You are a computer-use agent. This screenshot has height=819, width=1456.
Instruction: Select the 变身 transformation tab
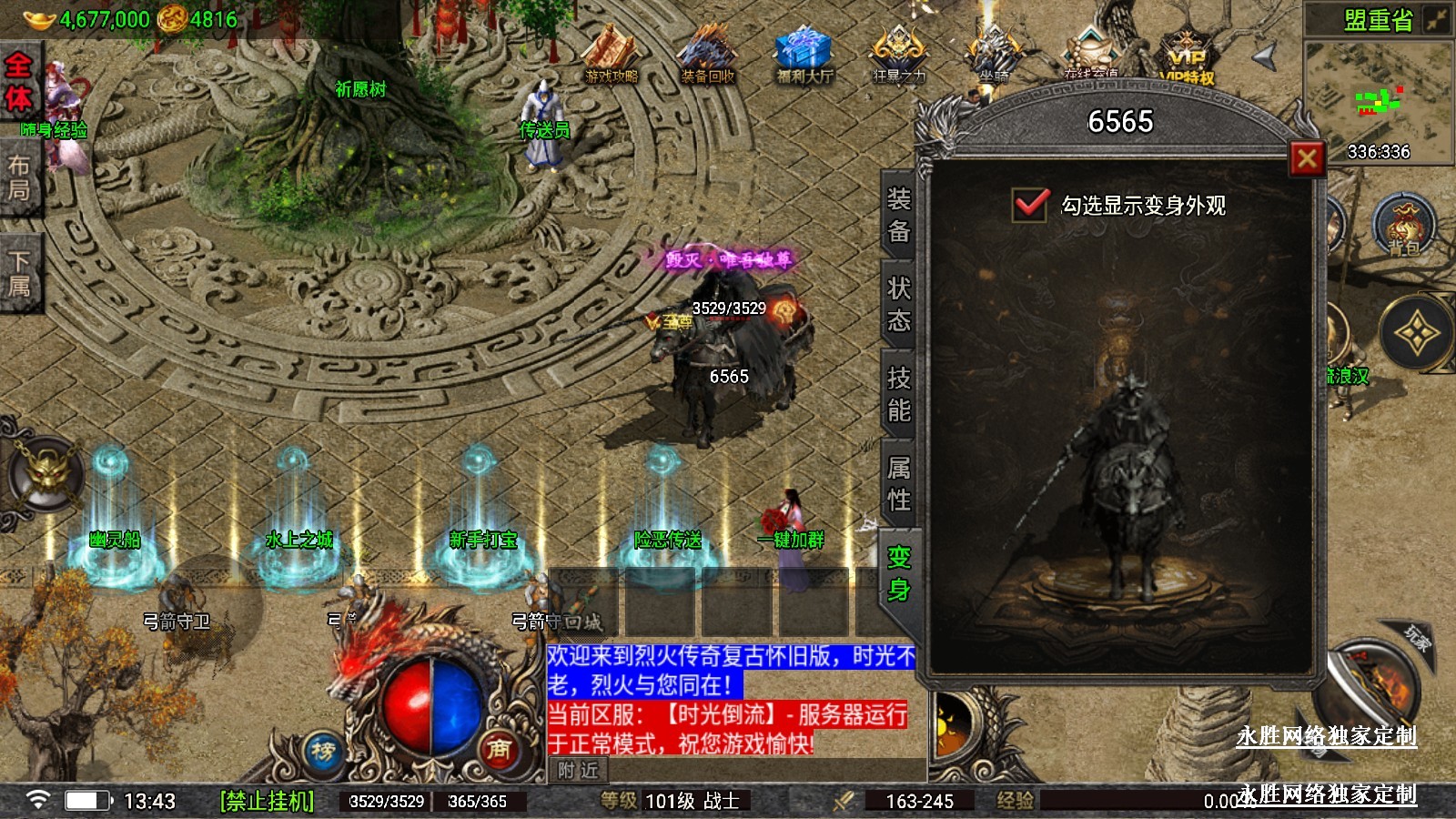[x=899, y=573]
